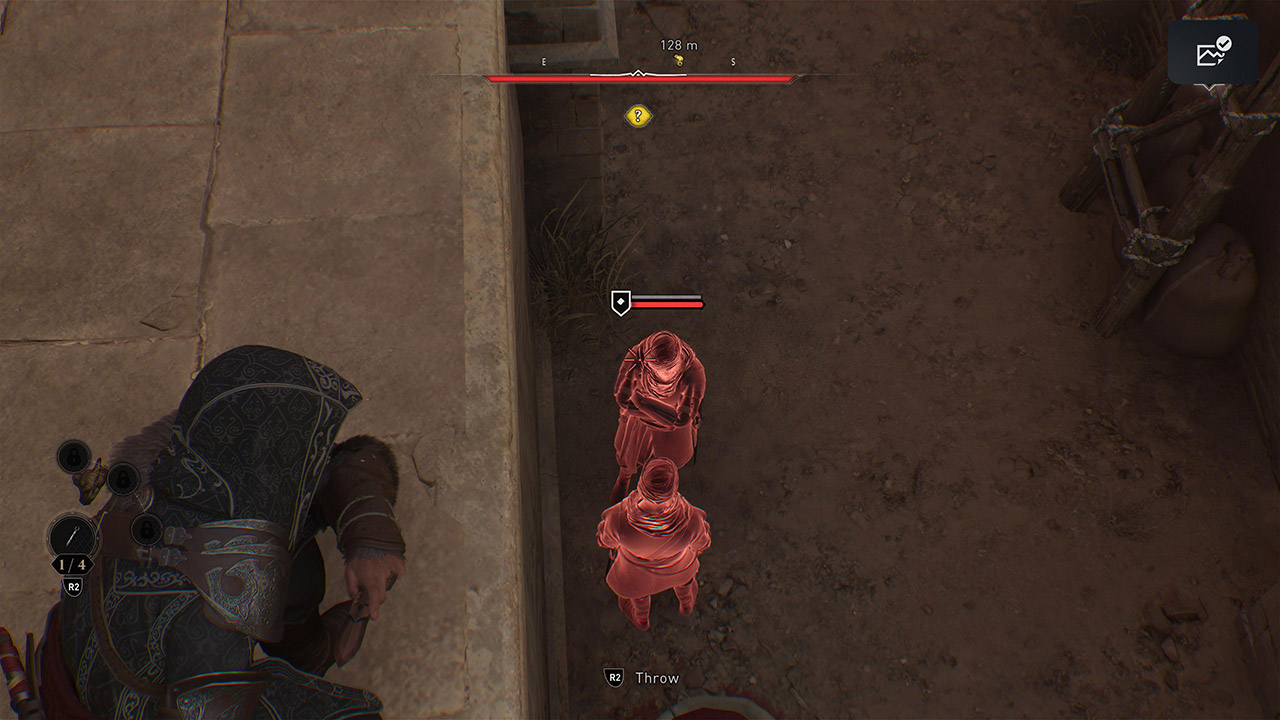Click the screenshot captured notification icon
1280x720 pixels.
click(1213, 52)
